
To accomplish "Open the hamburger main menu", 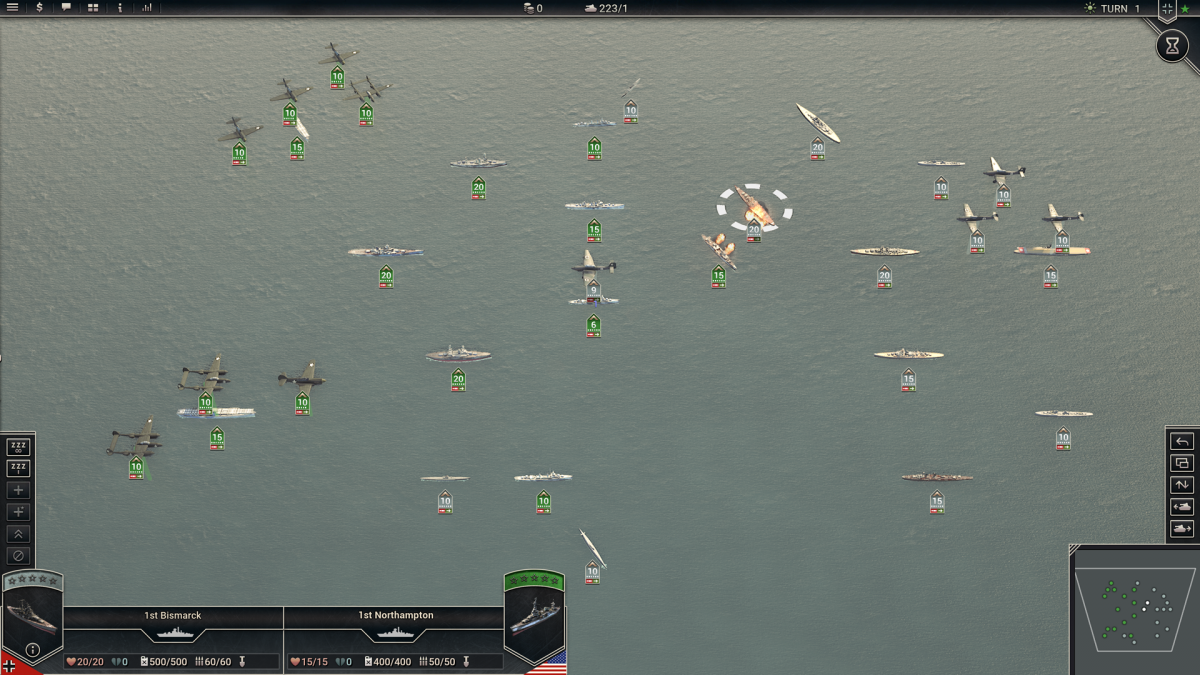I will pyautogui.click(x=13, y=8).
